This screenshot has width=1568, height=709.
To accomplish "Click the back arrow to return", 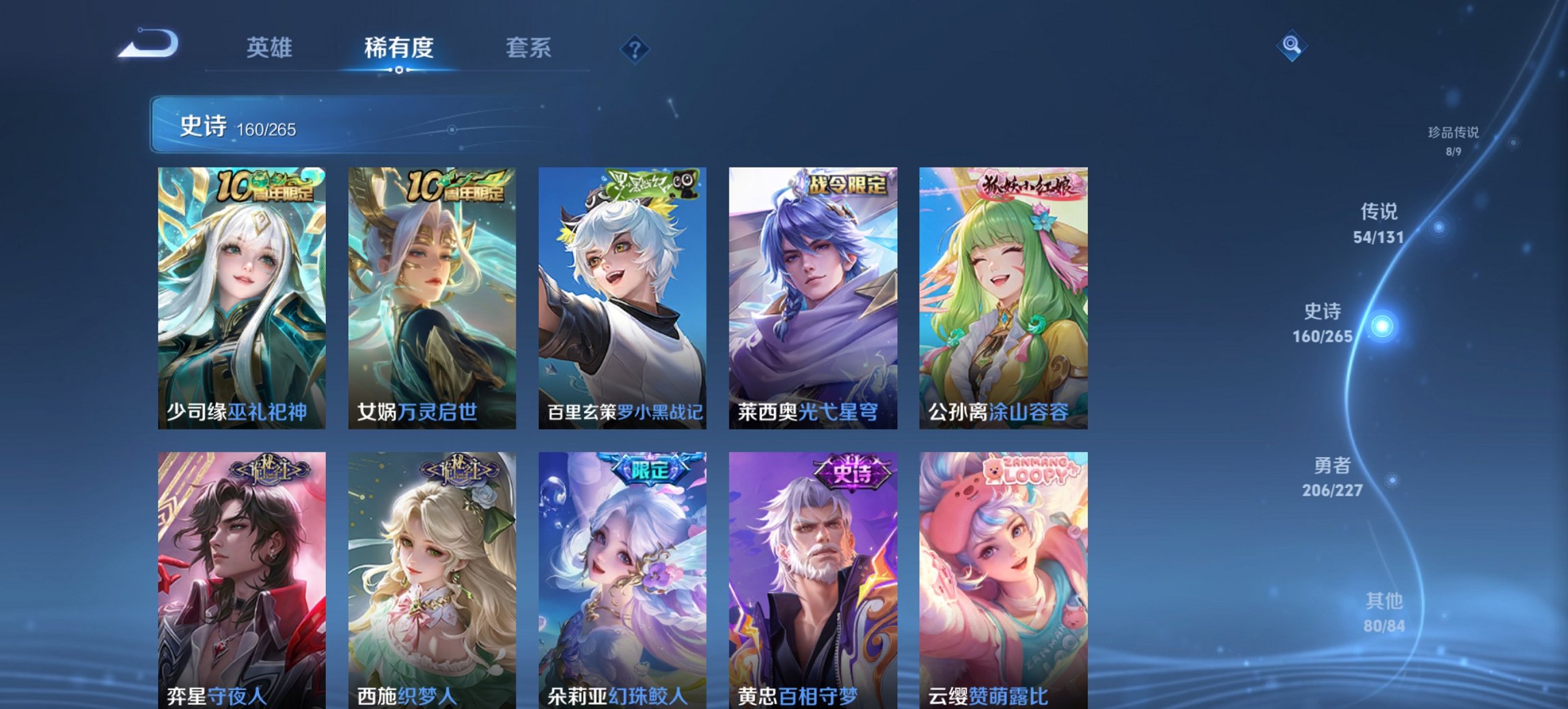I will (146, 42).
